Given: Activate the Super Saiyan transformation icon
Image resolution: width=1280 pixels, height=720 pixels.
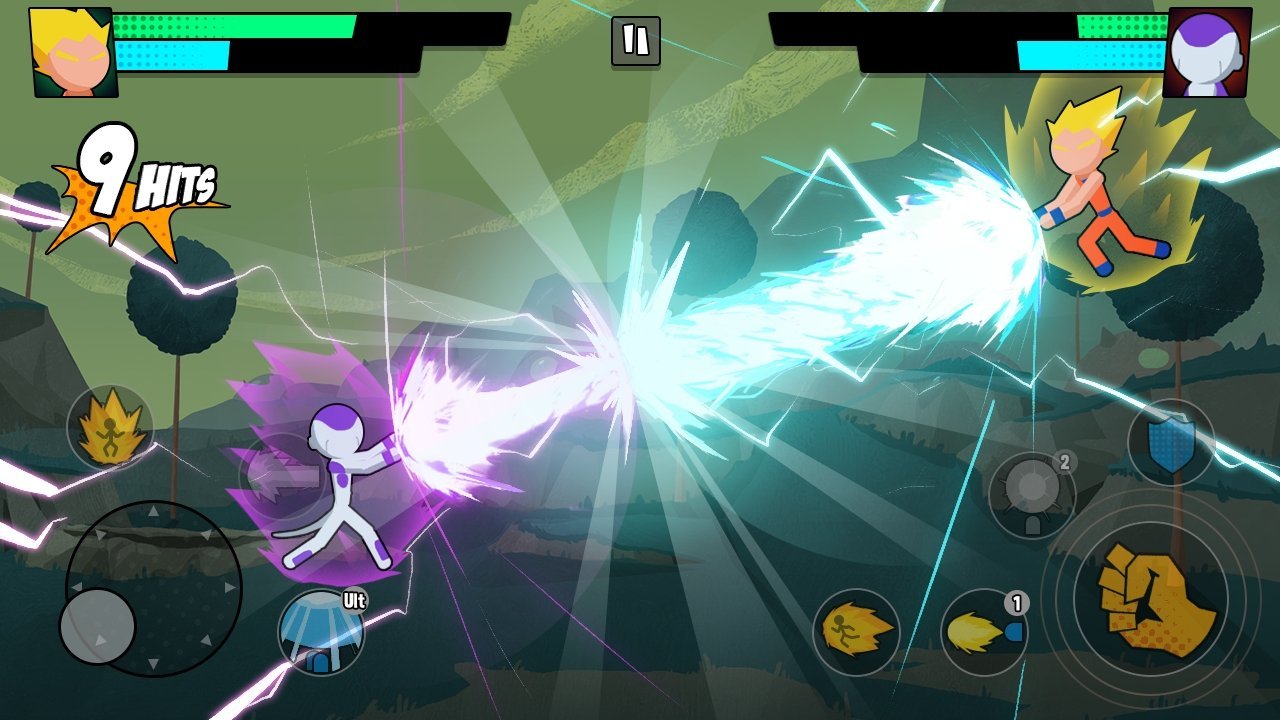Looking at the screenshot, I should click(110, 428).
